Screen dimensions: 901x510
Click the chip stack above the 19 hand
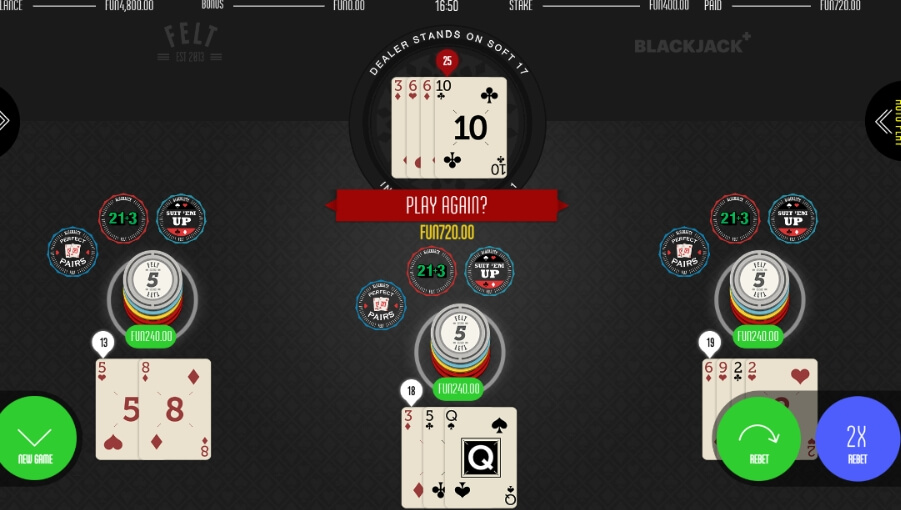point(758,287)
